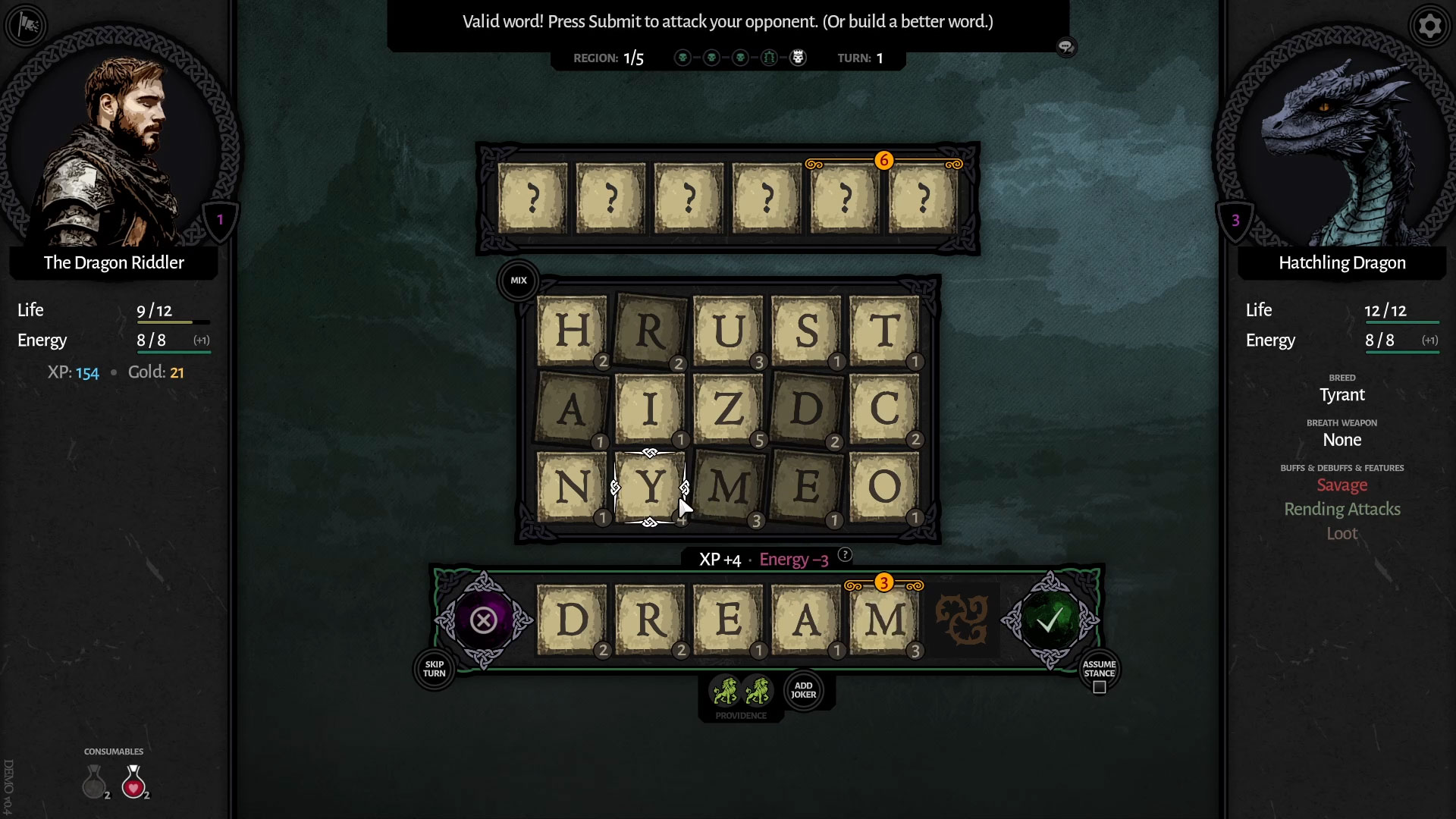Use the red heart health potion

134,782
